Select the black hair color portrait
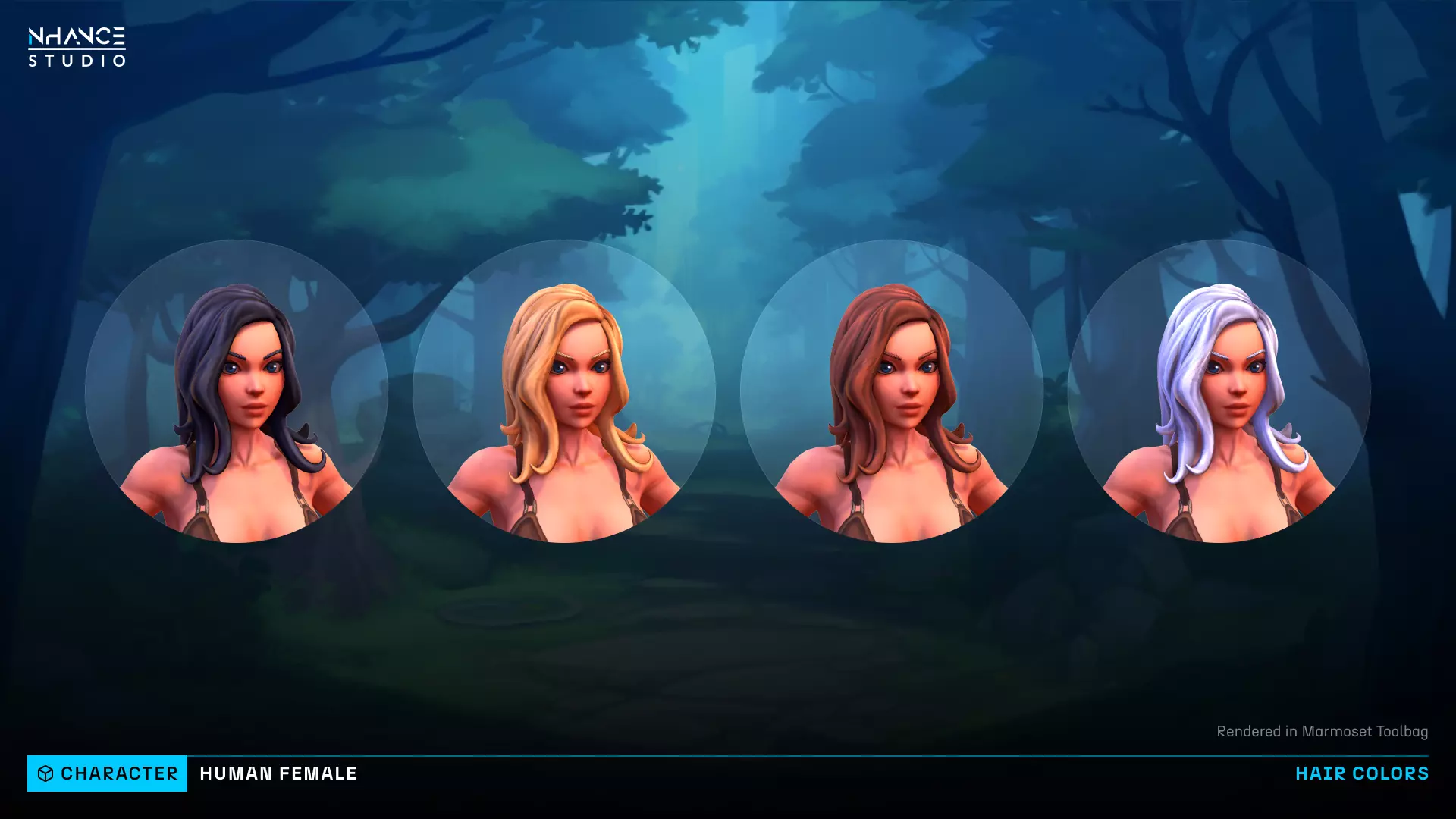This screenshot has height=819, width=1456. point(237,391)
